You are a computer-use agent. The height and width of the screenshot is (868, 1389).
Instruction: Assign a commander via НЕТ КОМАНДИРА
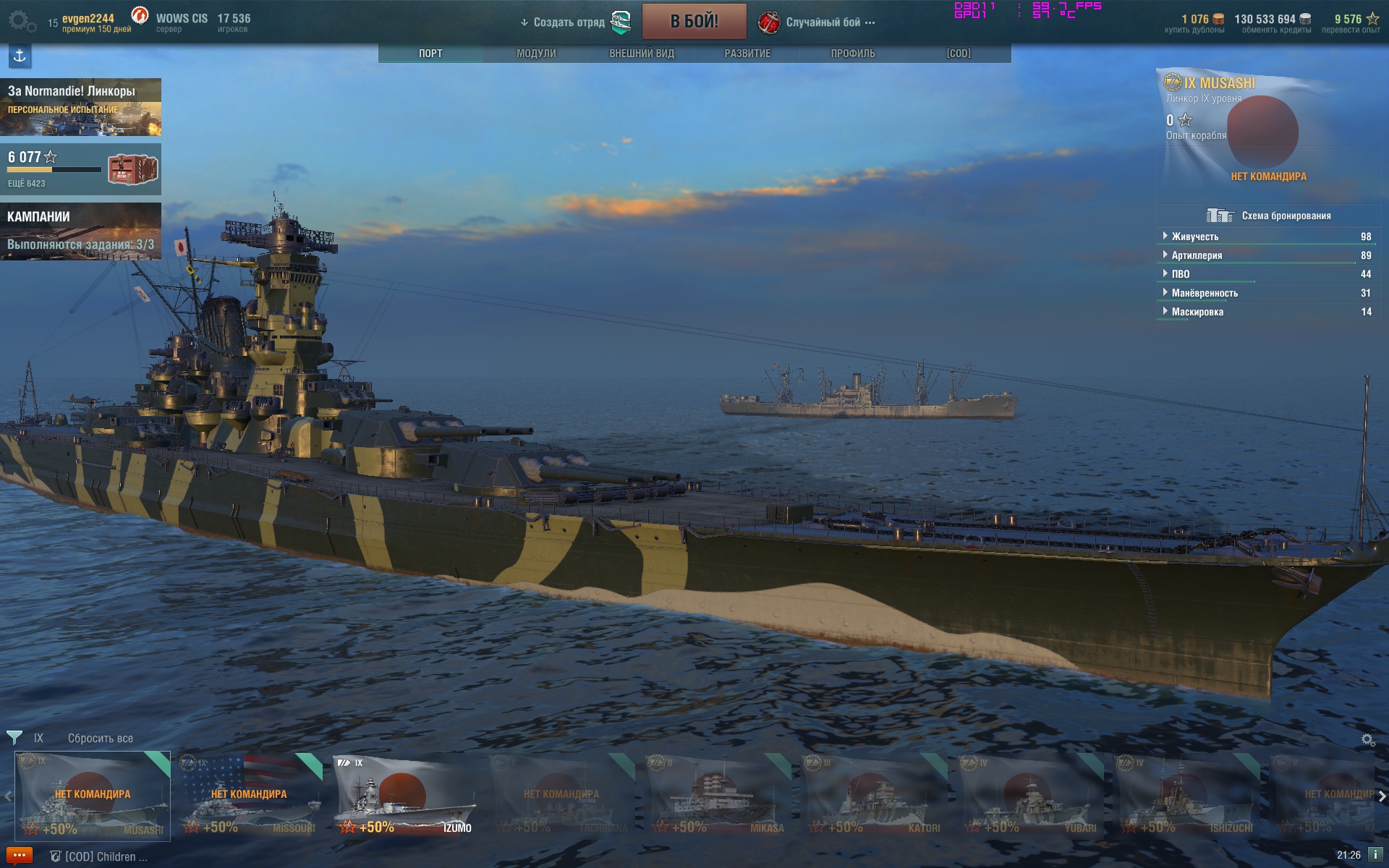(x=1268, y=176)
